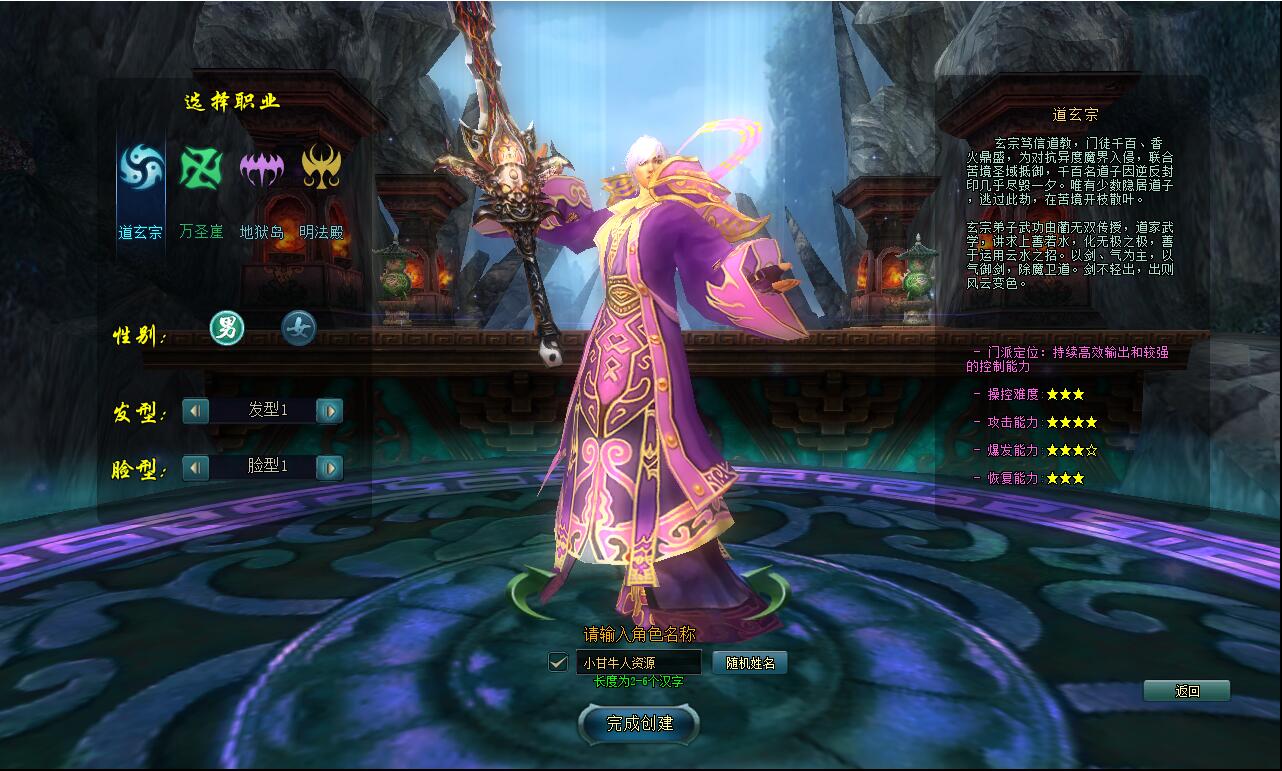The width and height of the screenshot is (1282, 771).
Task: Switch to female gender 女
Action: point(298,328)
